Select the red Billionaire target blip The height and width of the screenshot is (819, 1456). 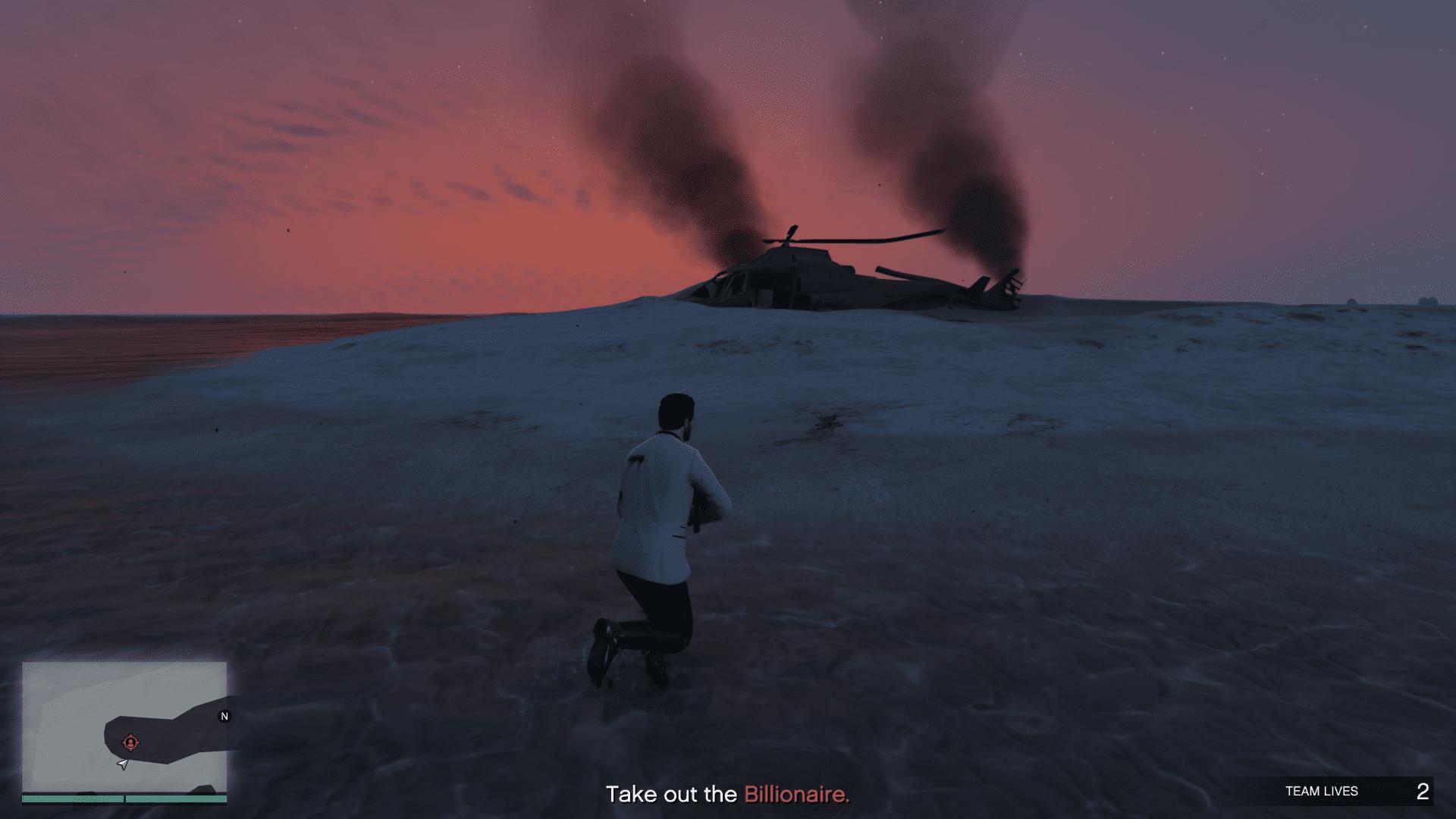coord(130,742)
